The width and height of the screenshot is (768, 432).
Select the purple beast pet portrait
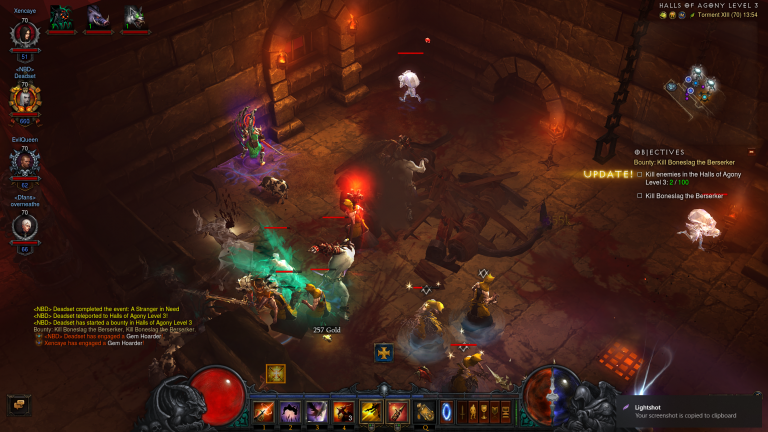[x=98, y=16]
